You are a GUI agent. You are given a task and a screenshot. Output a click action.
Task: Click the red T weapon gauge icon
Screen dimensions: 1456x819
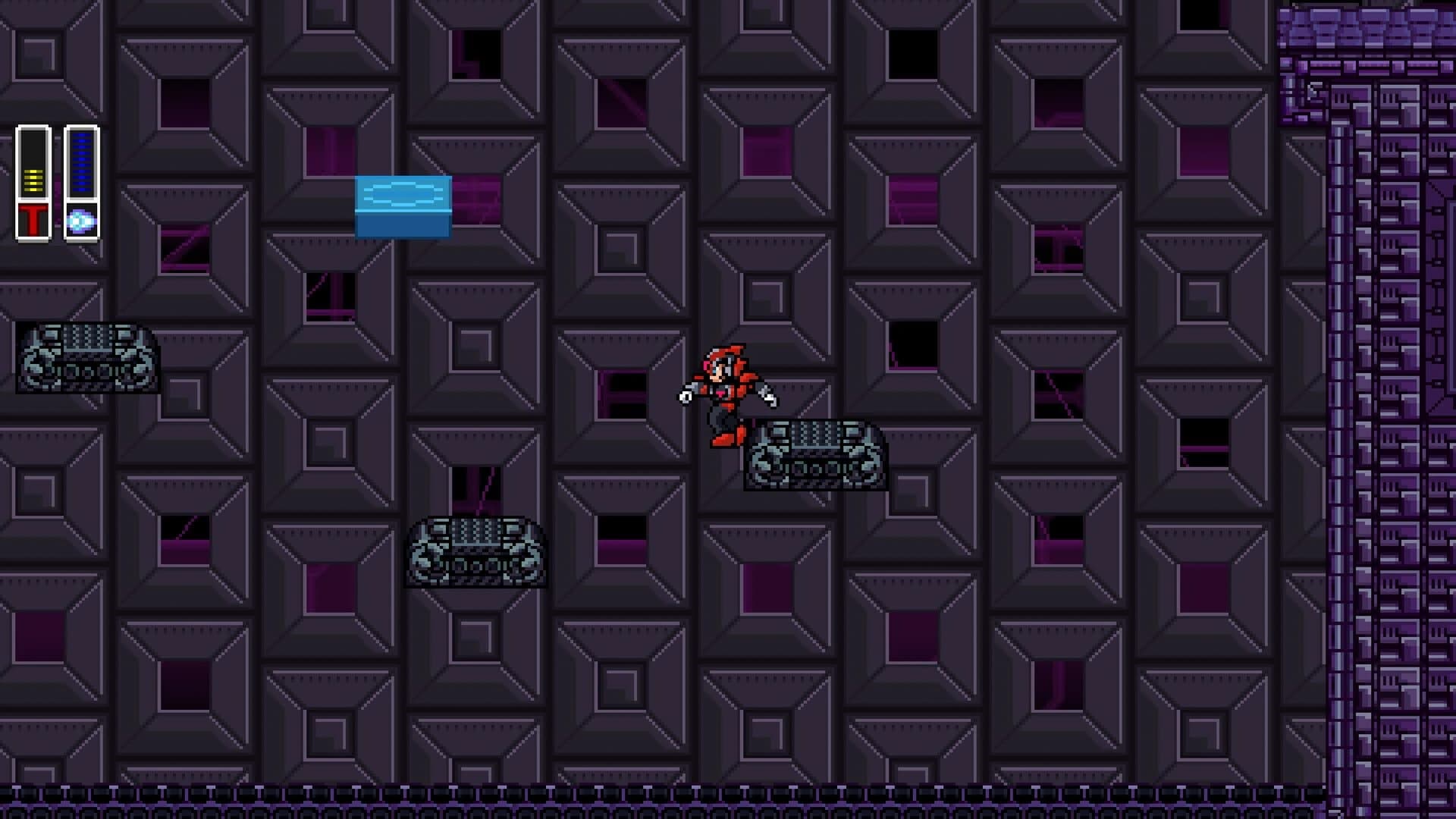(33, 219)
